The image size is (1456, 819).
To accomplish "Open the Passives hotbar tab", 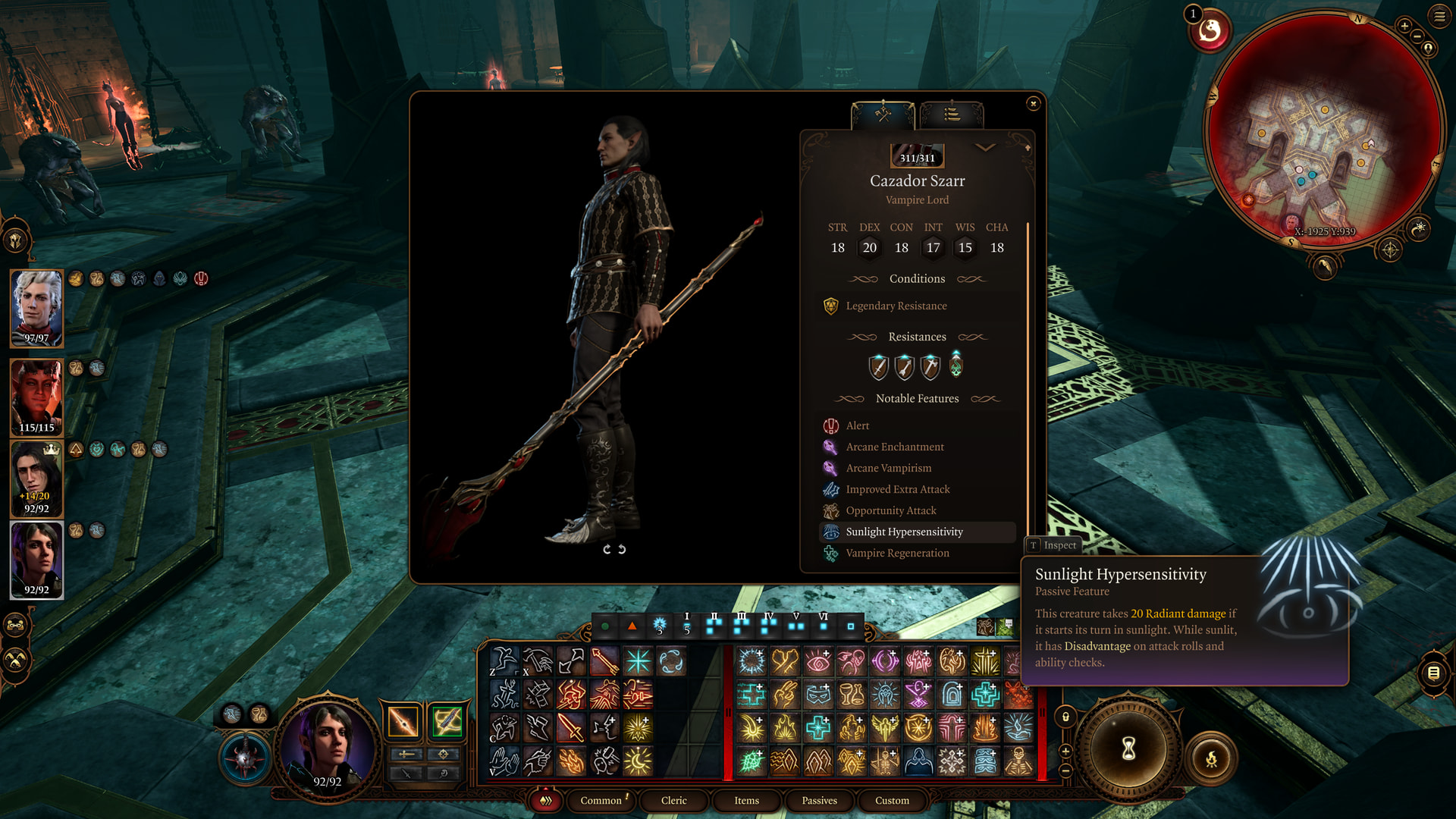I will coord(819,801).
